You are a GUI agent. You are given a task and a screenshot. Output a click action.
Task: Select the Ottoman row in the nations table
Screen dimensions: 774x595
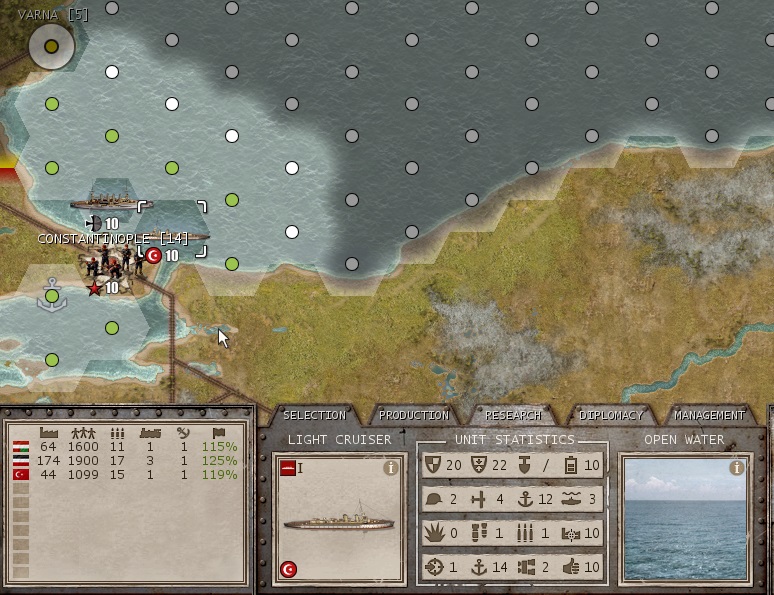click(125, 475)
